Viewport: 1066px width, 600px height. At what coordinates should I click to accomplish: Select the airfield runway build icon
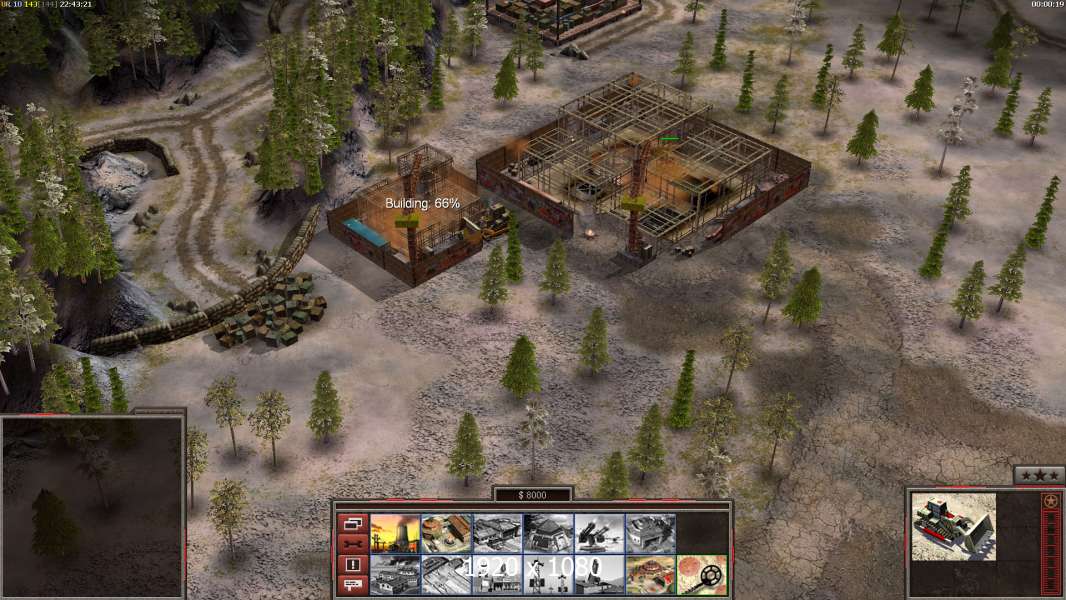pyautogui.click(x=446, y=575)
